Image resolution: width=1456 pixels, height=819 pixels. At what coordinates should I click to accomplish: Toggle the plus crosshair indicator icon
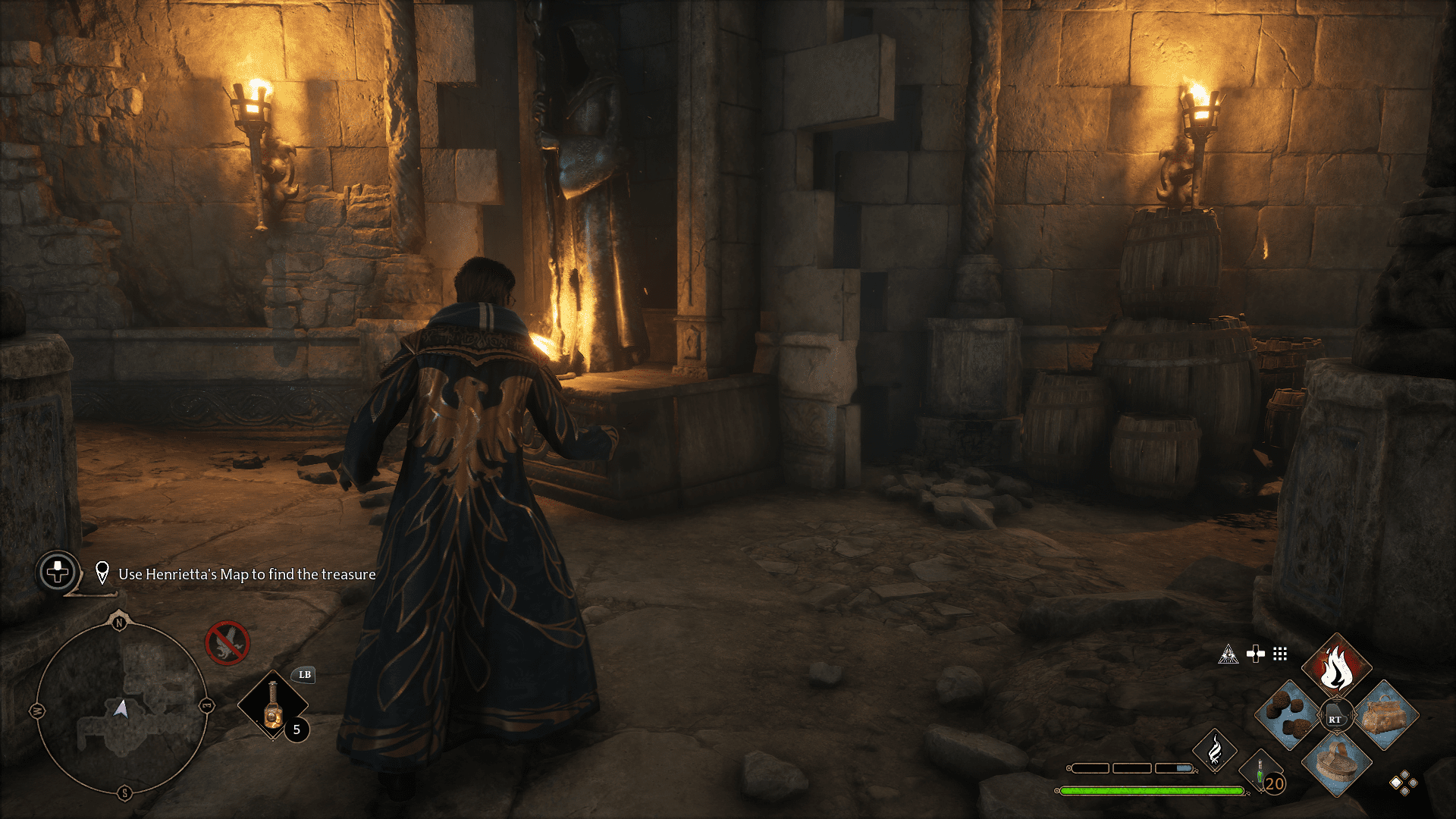click(x=1256, y=654)
